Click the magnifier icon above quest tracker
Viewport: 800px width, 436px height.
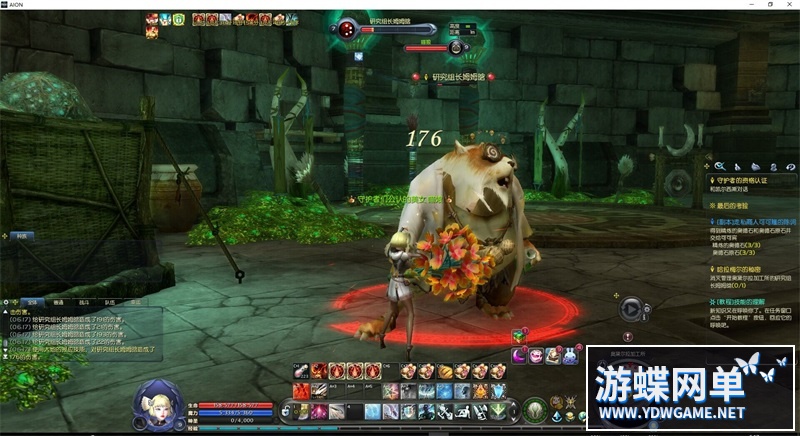point(720,166)
